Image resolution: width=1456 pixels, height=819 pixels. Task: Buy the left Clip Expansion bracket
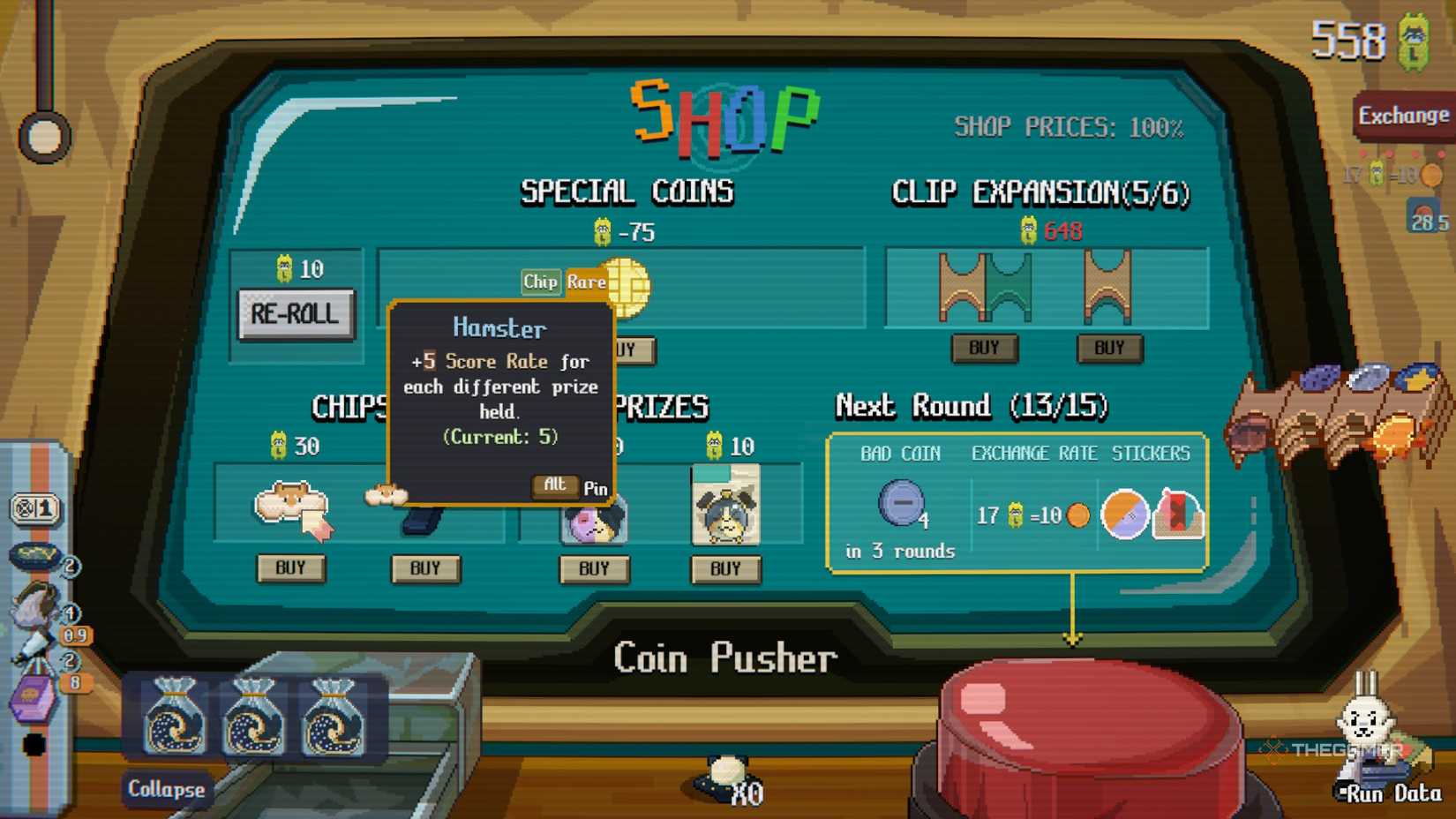coord(984,348)
